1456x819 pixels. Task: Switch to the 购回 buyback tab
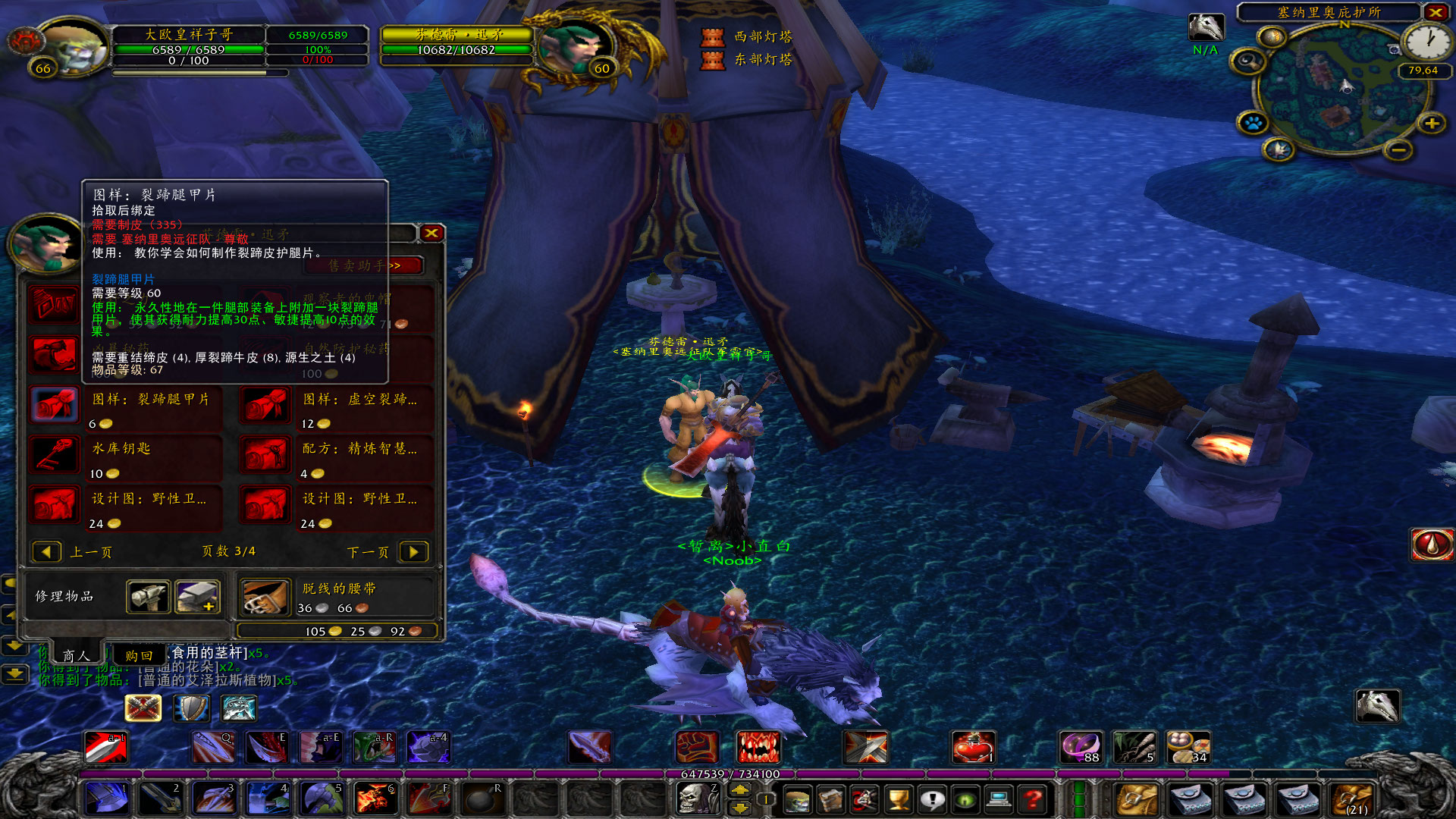coord(139,655)
